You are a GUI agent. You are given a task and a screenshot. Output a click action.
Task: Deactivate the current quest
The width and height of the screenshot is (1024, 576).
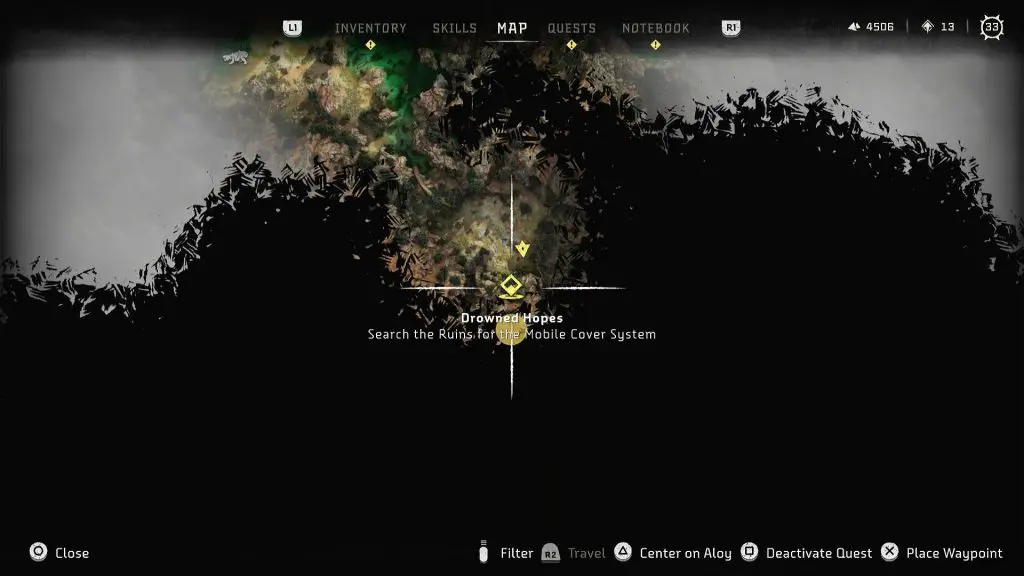click(808, 553)
